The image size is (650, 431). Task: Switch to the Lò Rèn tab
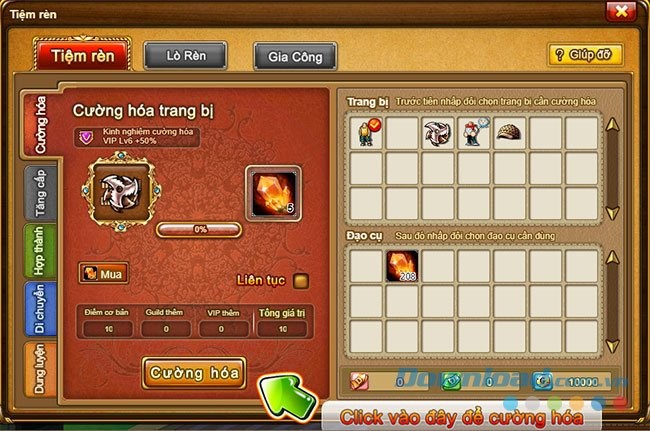(185, 55)
